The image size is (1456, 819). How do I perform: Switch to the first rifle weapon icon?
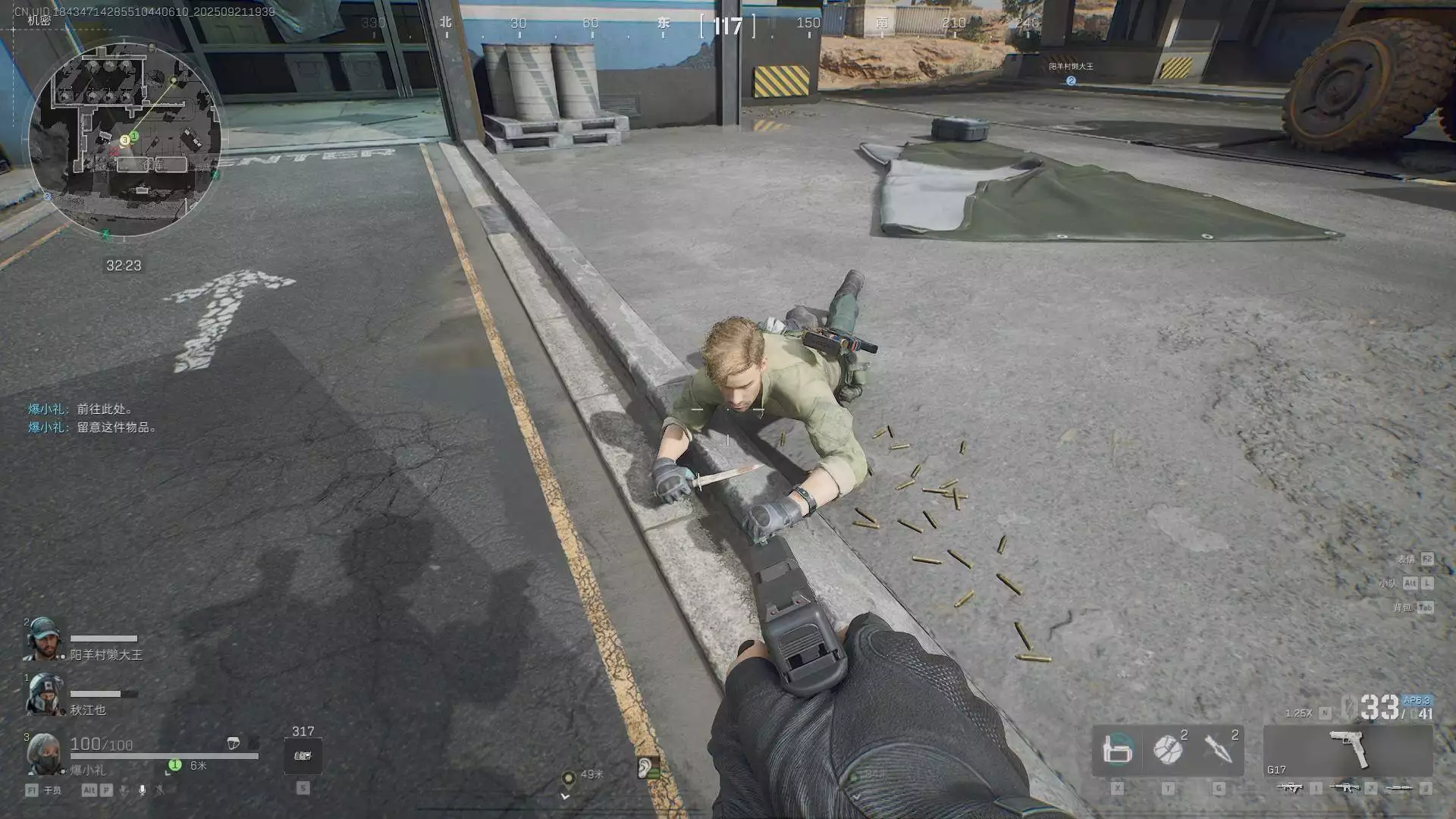coord(1289,789)
